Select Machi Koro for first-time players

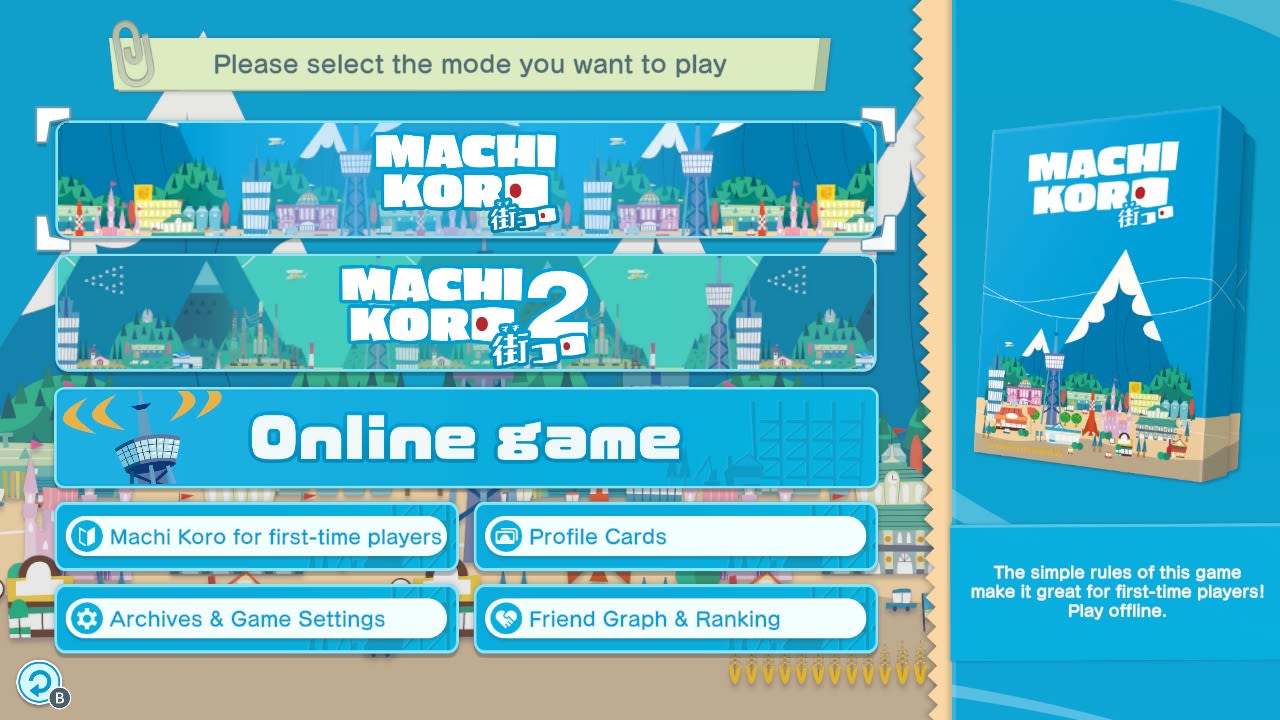pyautogui.click(x=257, y=537)
